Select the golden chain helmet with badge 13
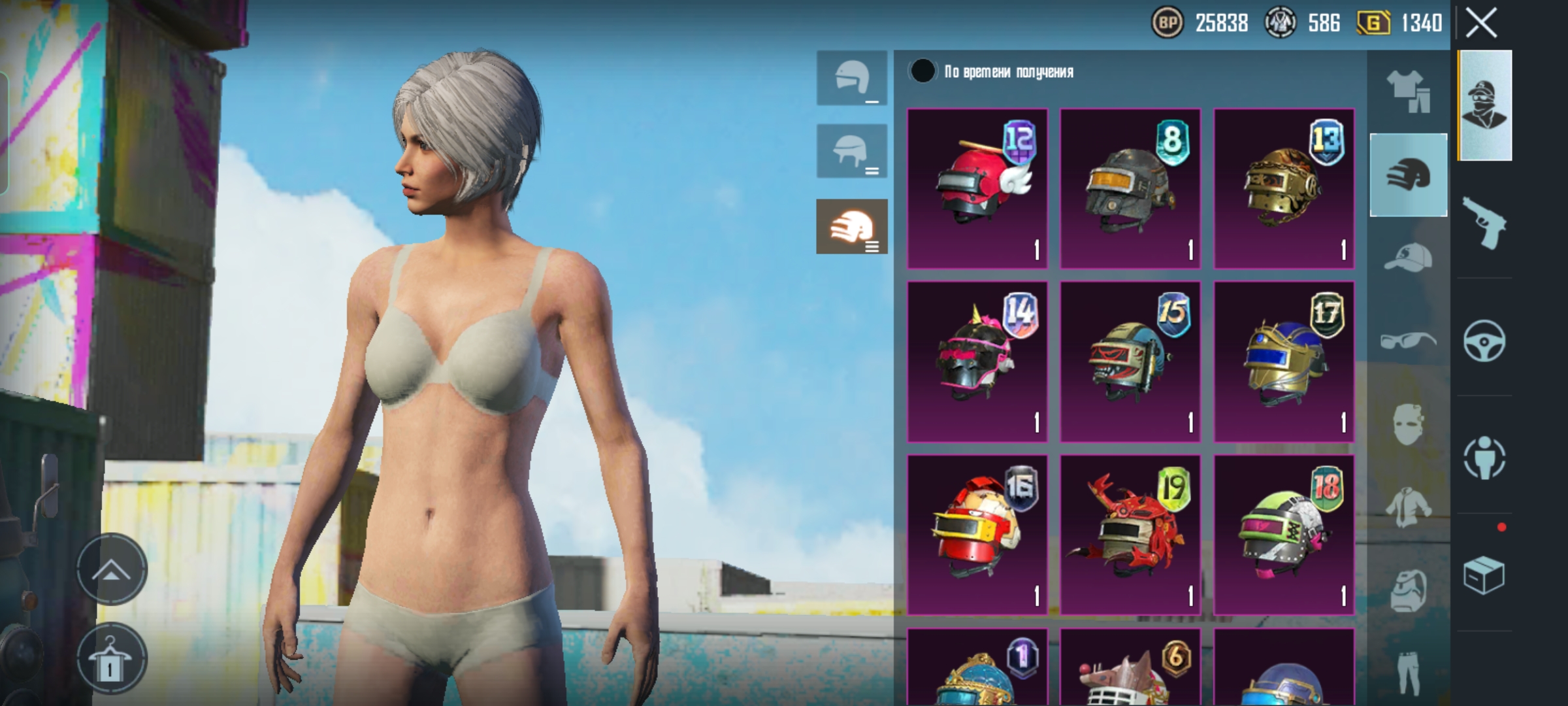1568x706 pixels. pyautogui.click(x=1284, y=189)
